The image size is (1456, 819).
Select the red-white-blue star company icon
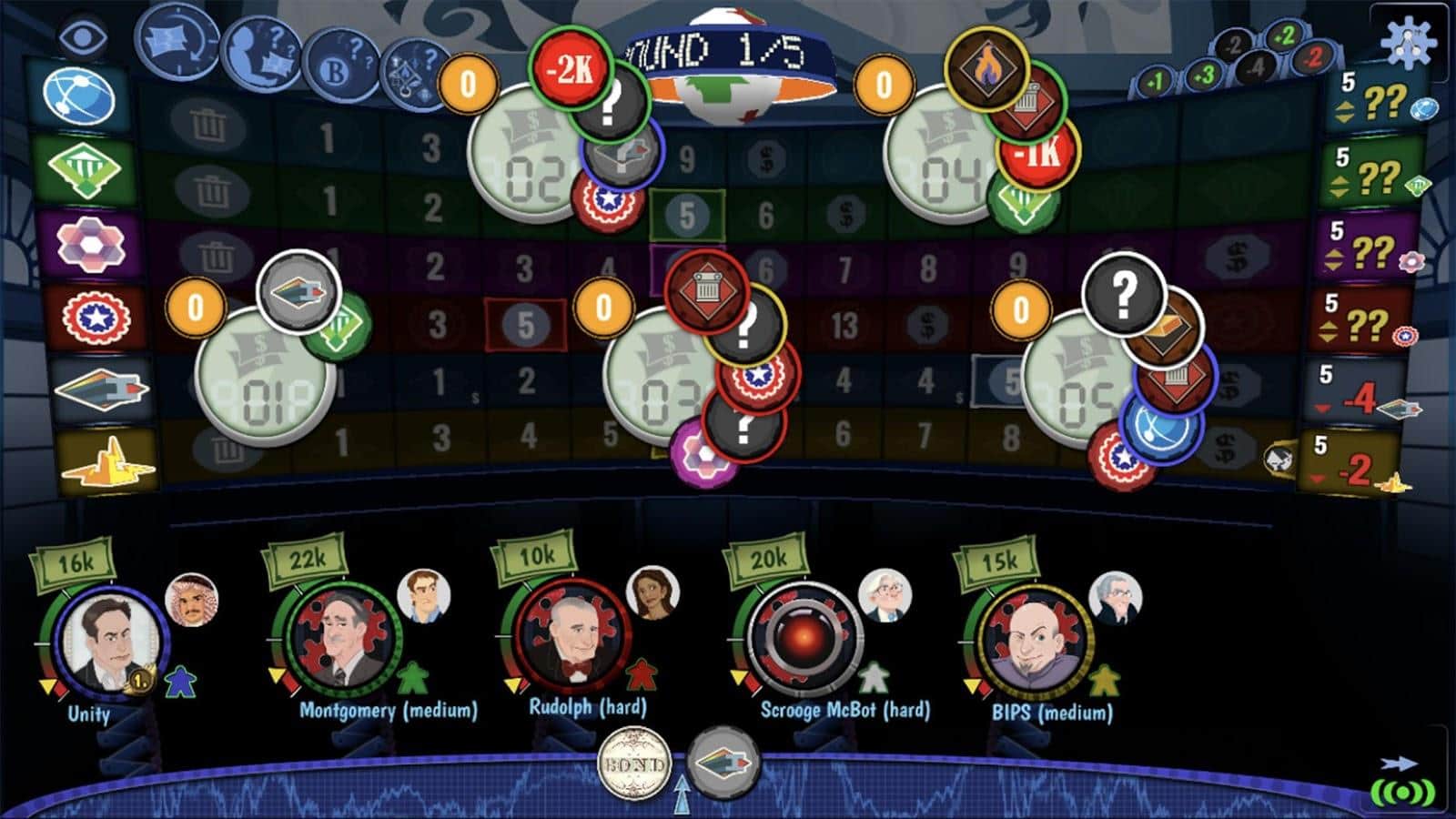coord(96,318)
